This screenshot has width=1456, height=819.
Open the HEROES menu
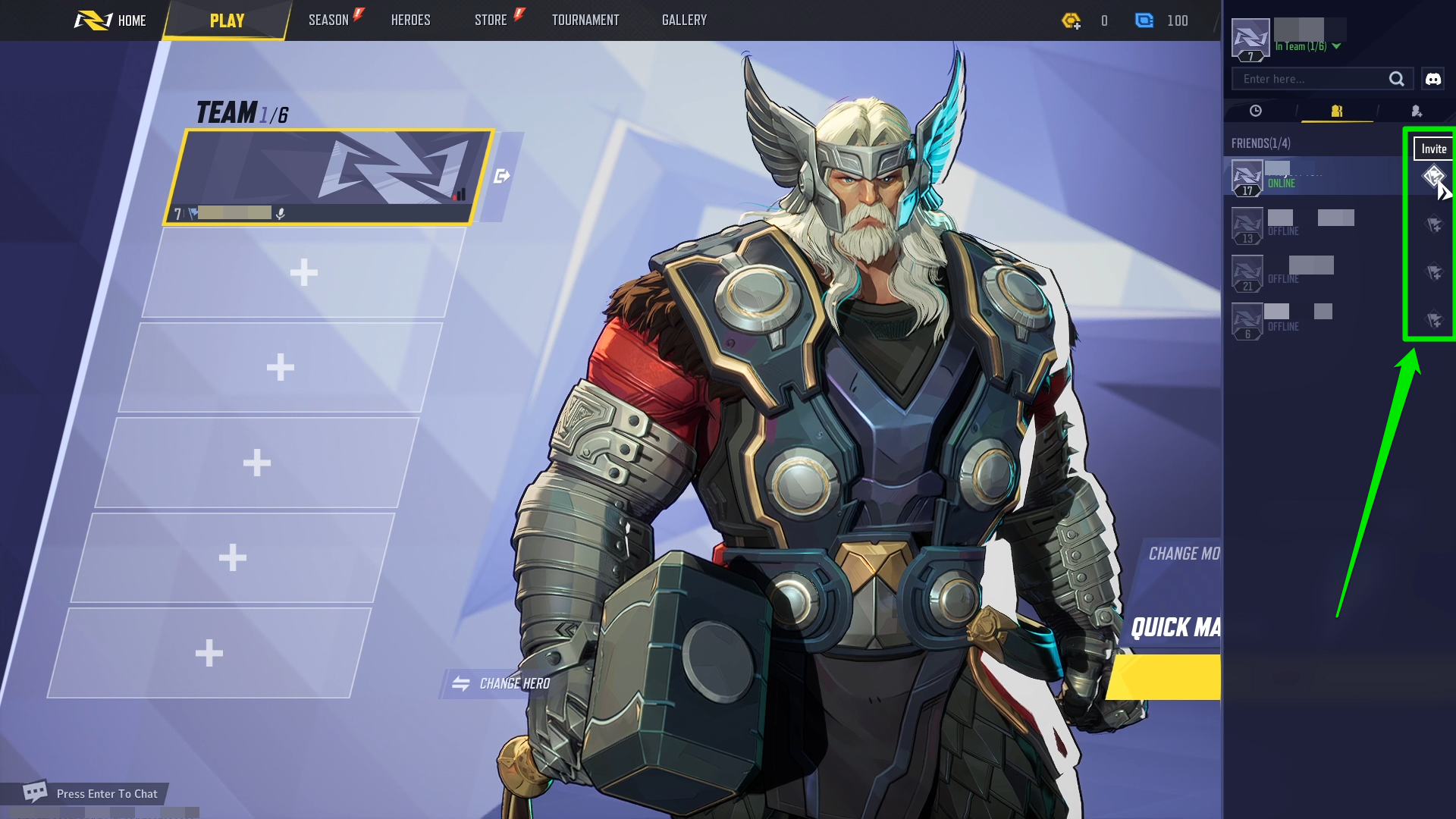(410, 20)
